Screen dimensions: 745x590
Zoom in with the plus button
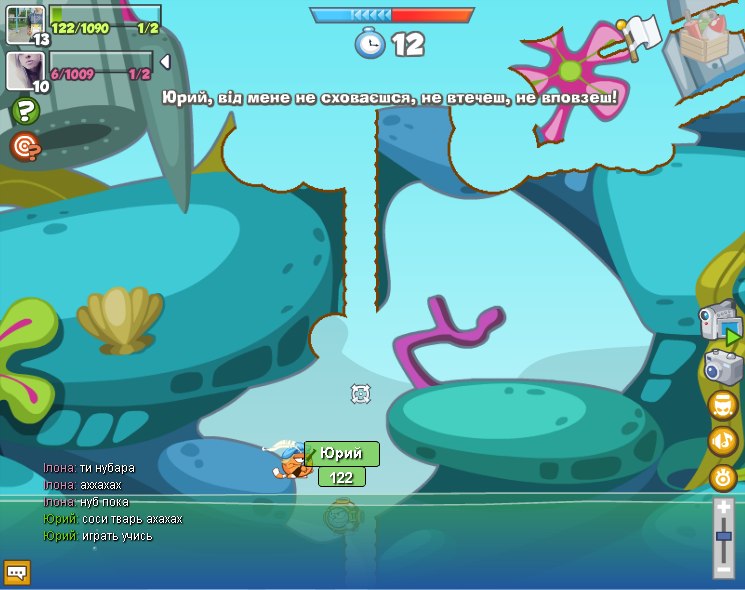click(x=724, y=508)
